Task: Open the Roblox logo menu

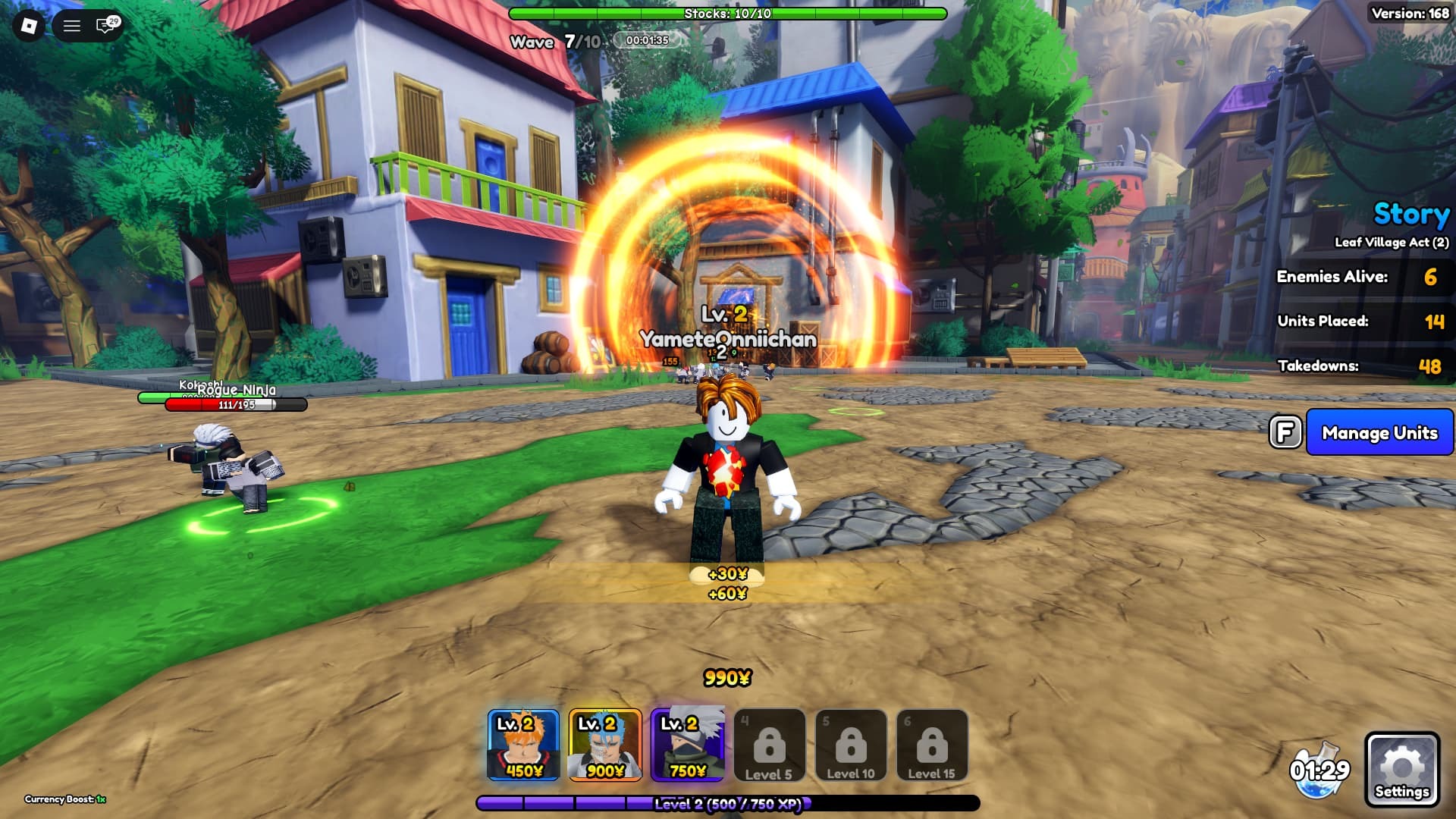Action: pos(29,26)
